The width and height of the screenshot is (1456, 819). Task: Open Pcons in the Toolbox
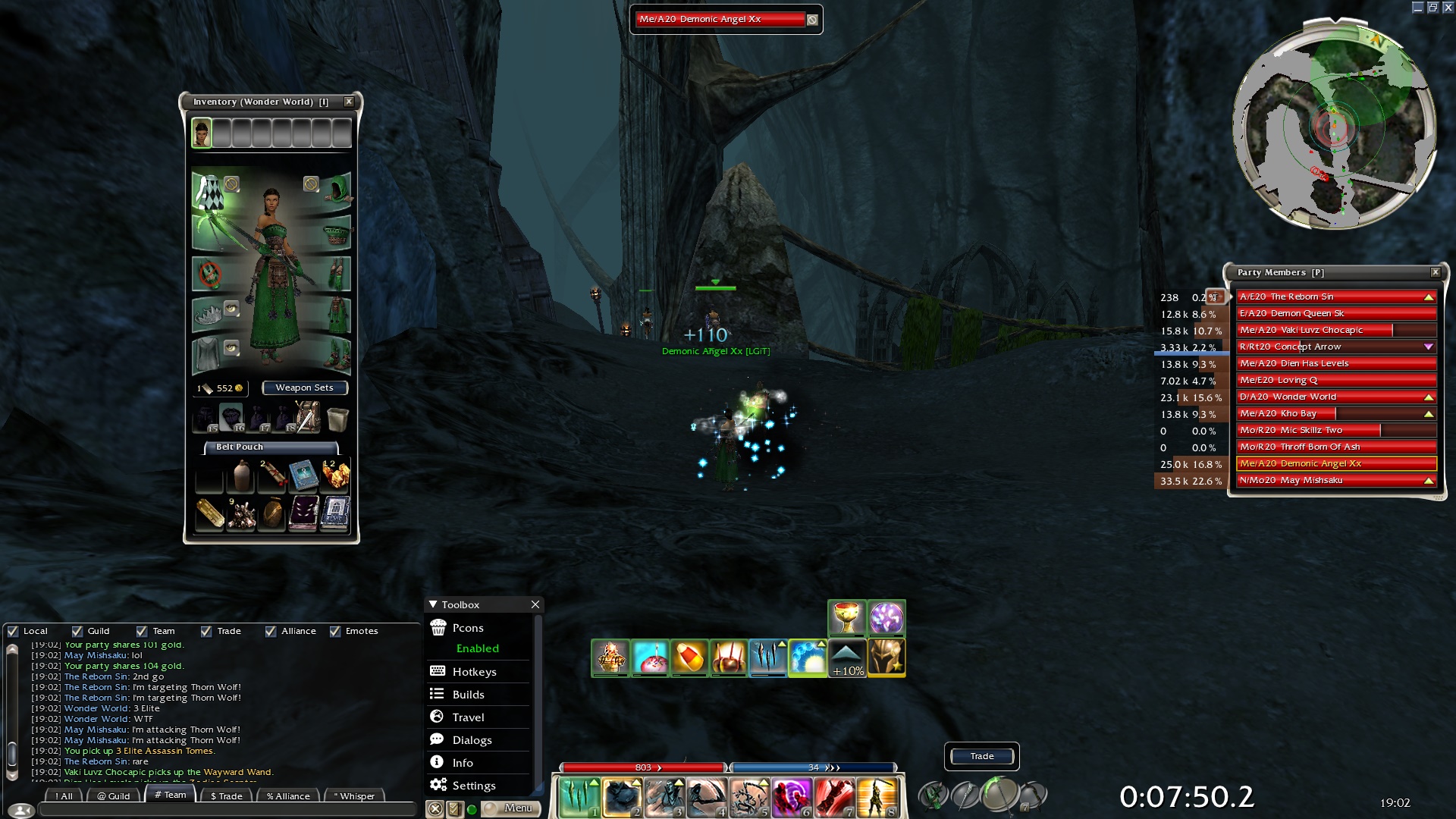coord(468,628)
